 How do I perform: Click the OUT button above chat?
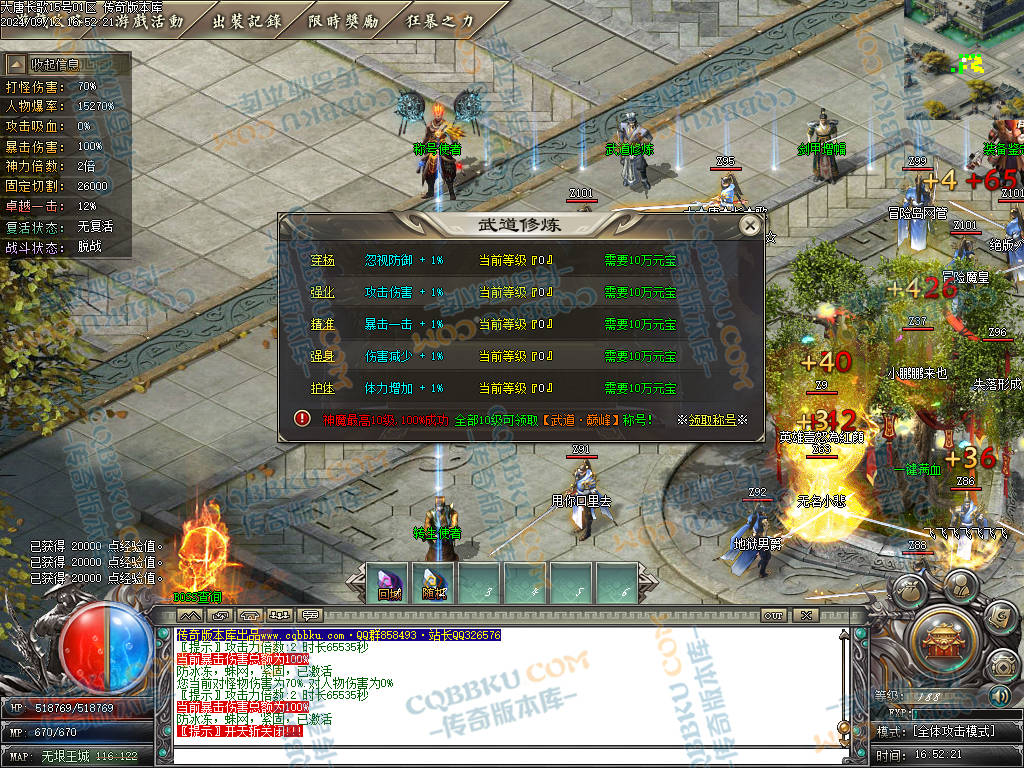772,615
